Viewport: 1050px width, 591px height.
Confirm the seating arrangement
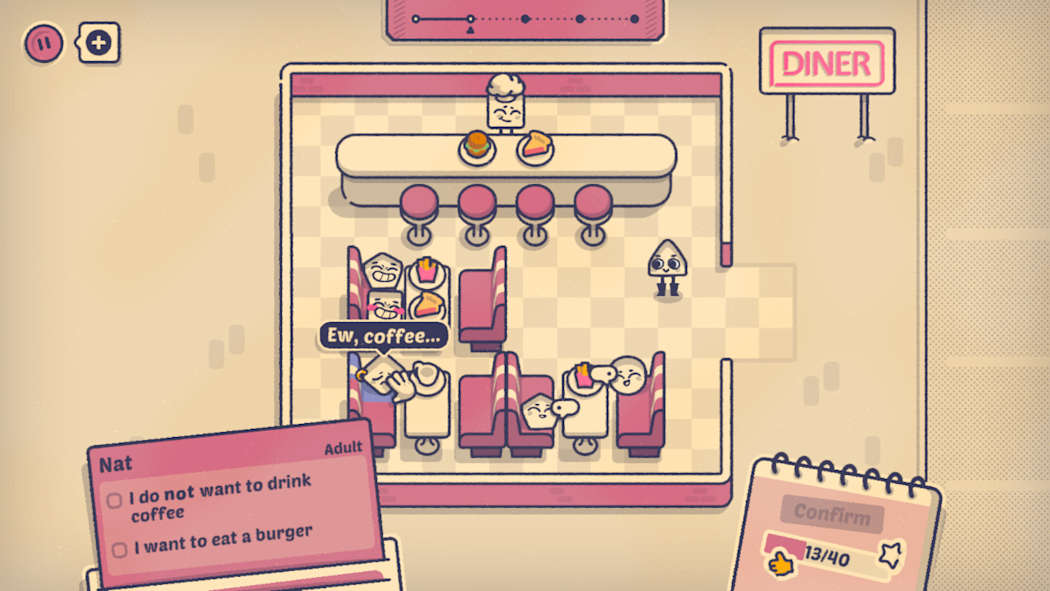832,515
